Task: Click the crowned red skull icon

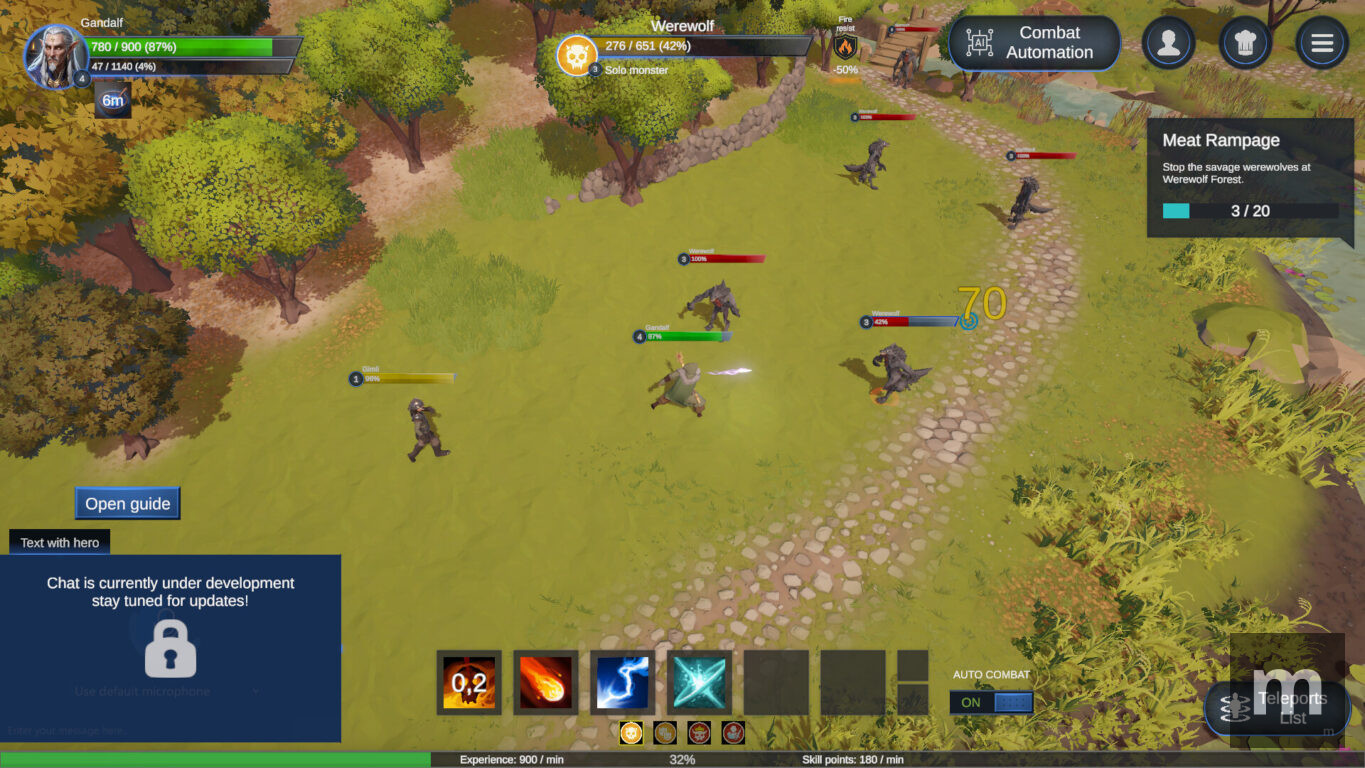Action: 697,733
